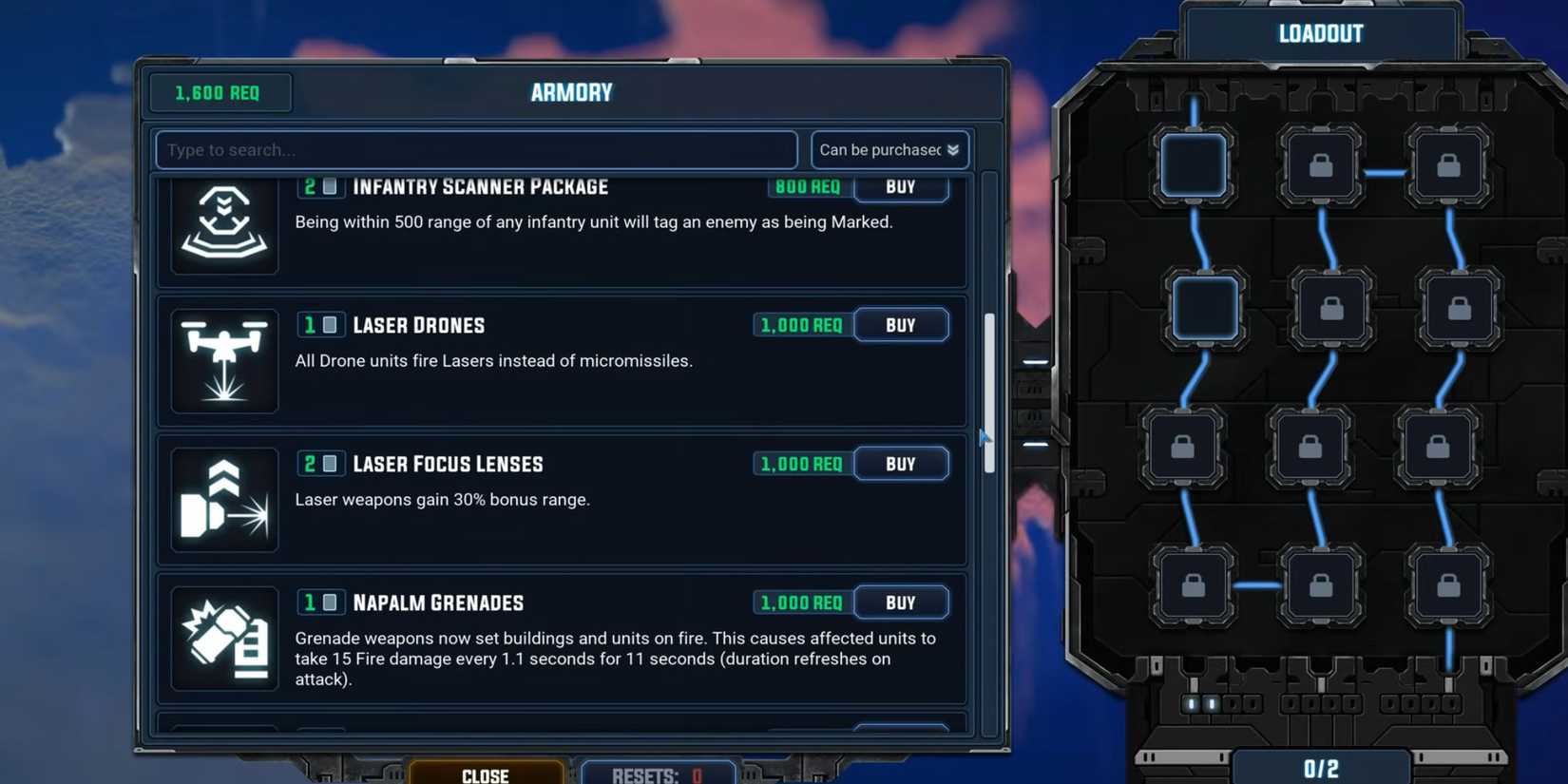Image resolution: width=1568 pixels, height=784 pixels.
Task: Click the unlocked second-row loadout square
Action: pos(1205,308)
